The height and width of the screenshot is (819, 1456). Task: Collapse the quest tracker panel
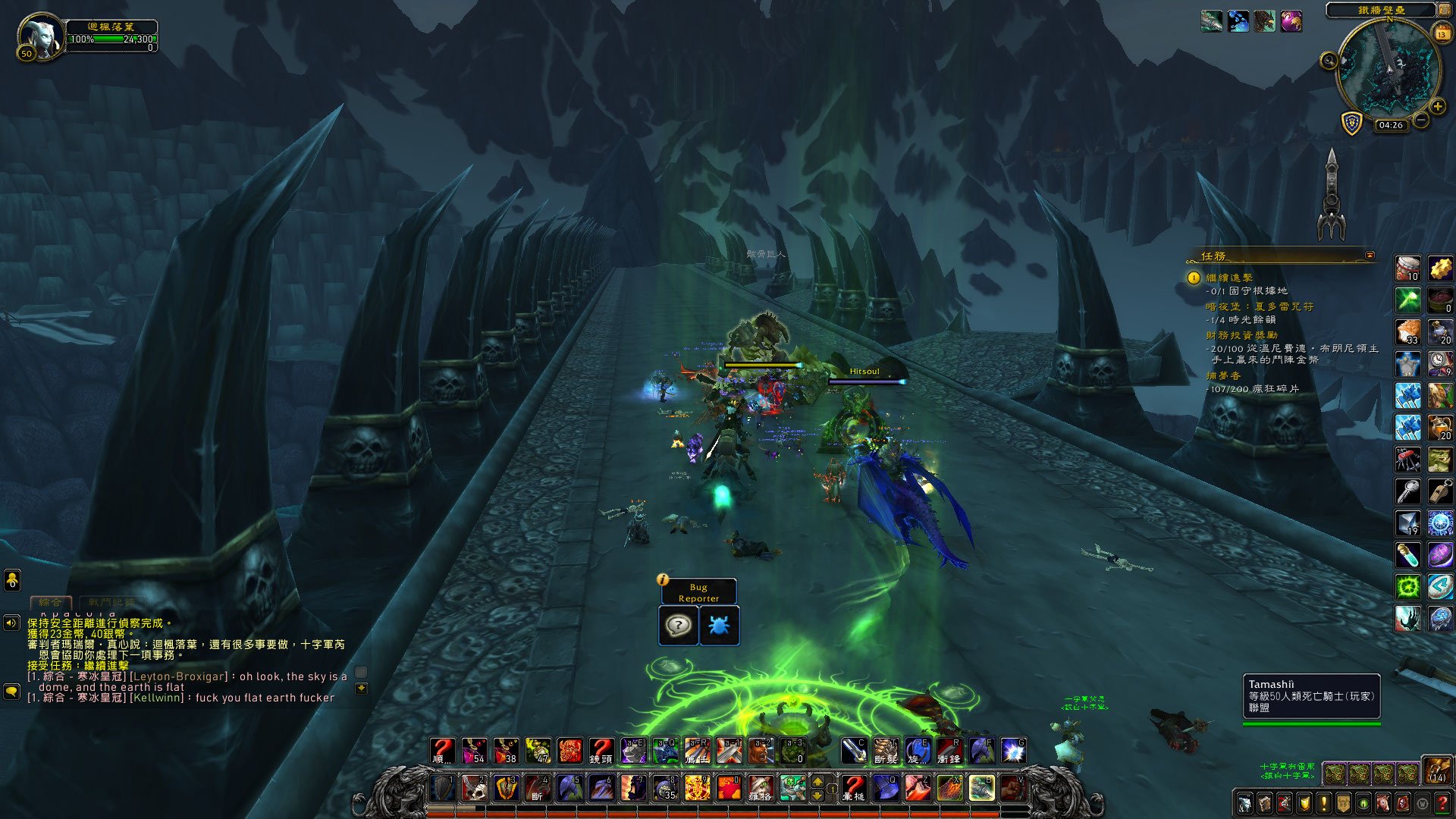tap(1370, 256)
